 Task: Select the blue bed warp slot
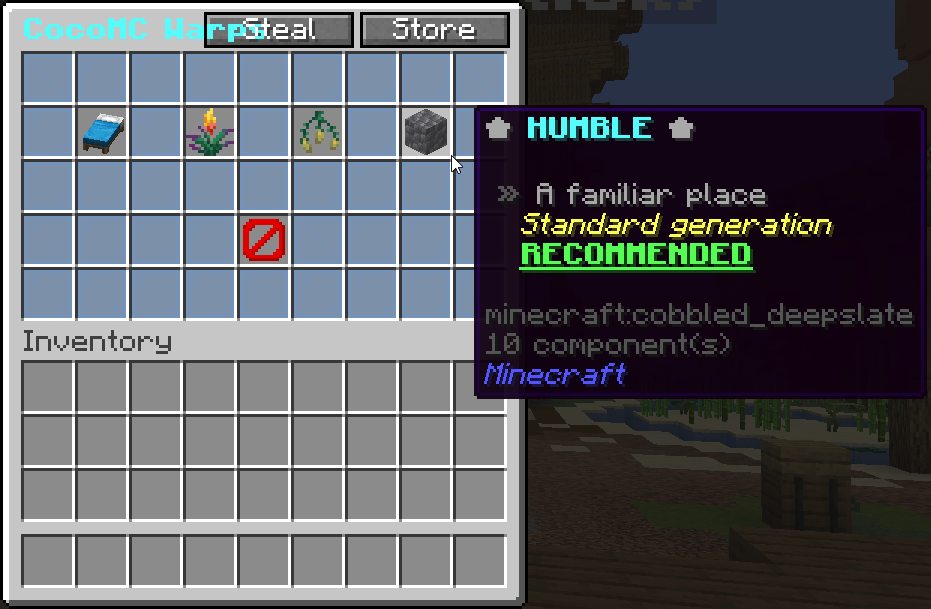click(101, 132)
